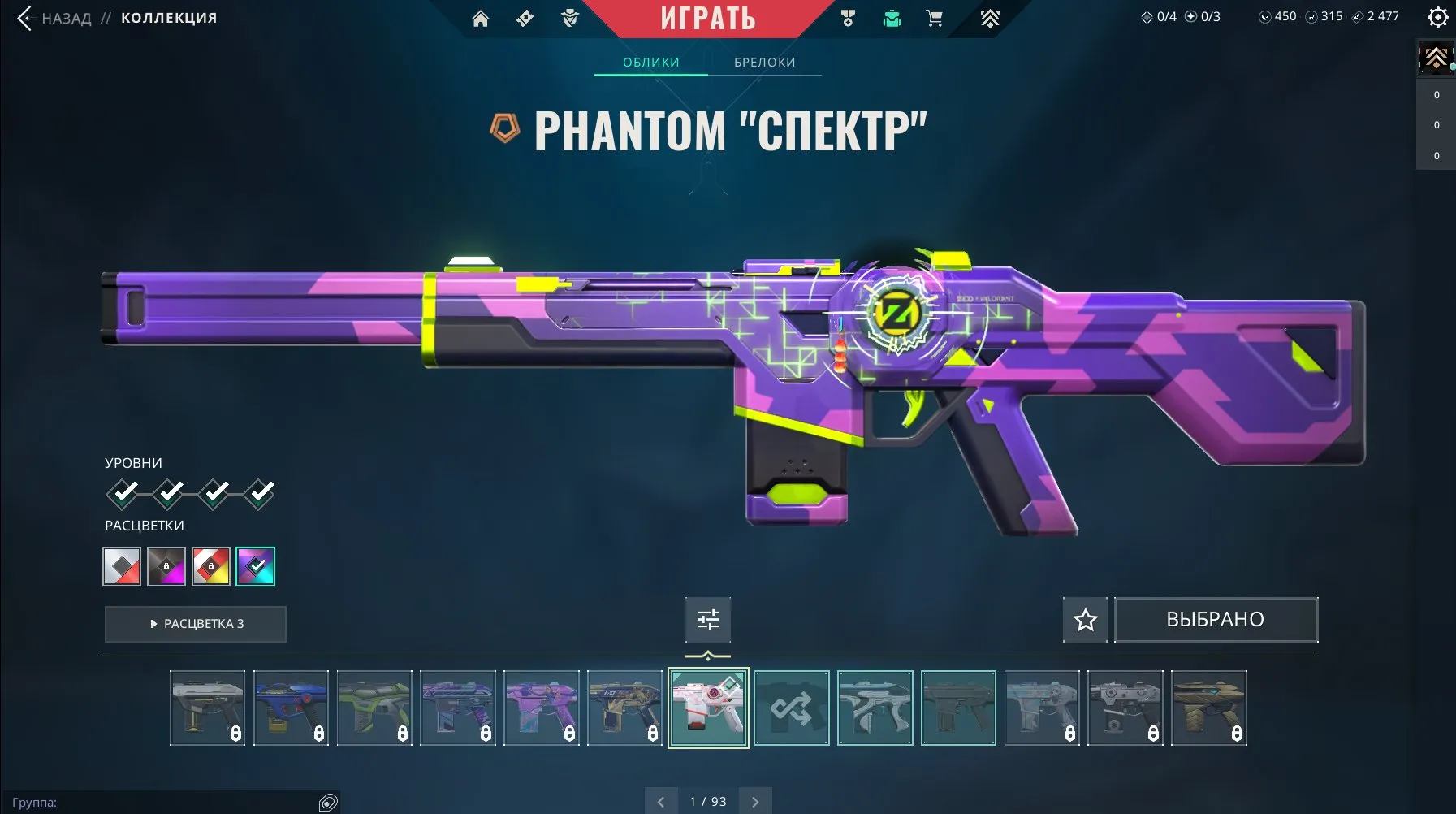Screen dimensions: 1456x814
Task: Expand the РАСЦВЕТКА 3 dropdown
Action: point(195,624)
